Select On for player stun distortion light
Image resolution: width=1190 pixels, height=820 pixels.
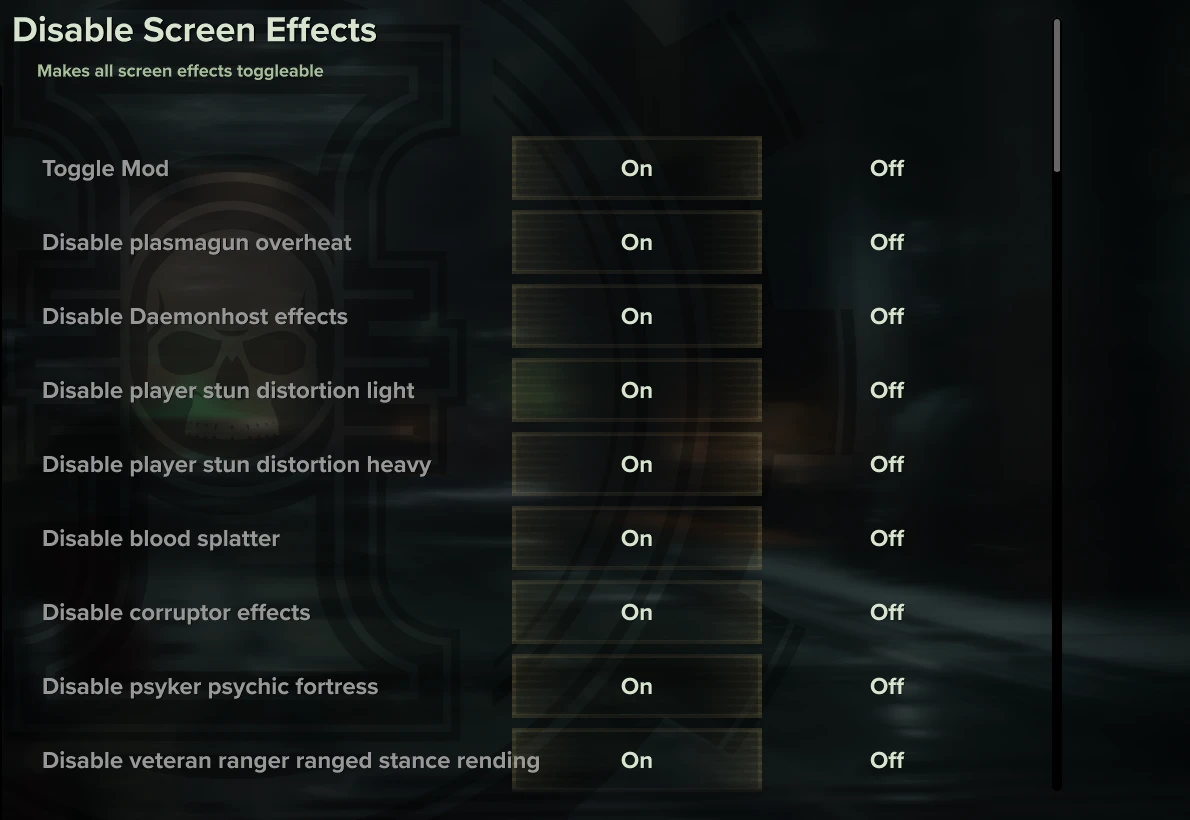coord(637,390)
